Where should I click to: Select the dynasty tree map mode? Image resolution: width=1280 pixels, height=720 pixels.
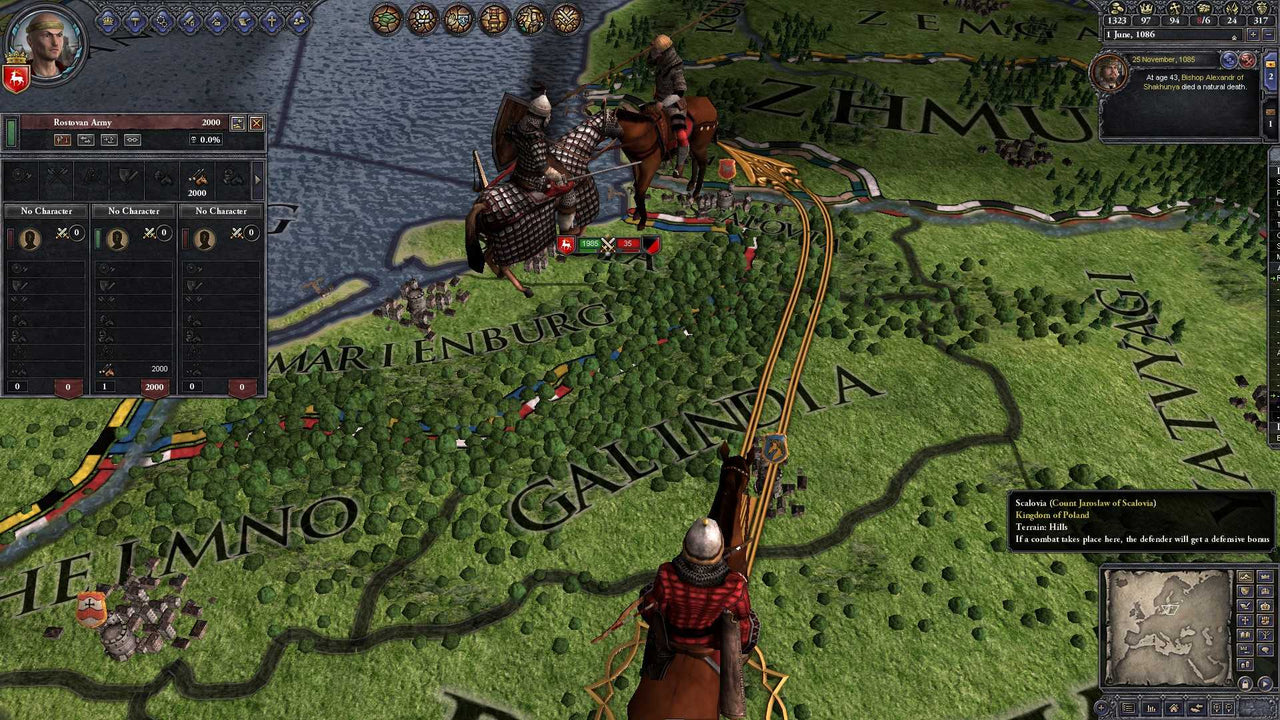pos(1265,633)
